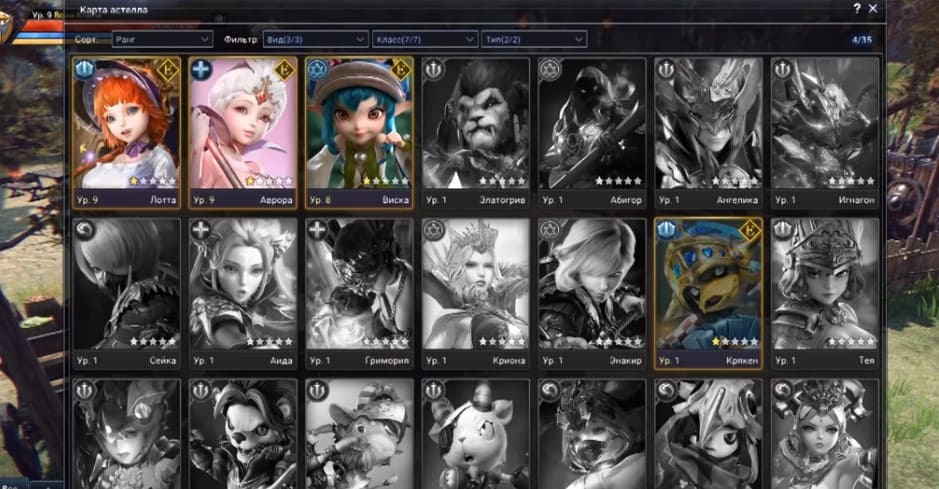The image size is (939, 489).
Task: Select the colored Кракен card
Action: pyautogui.click(x=708, y=293)
